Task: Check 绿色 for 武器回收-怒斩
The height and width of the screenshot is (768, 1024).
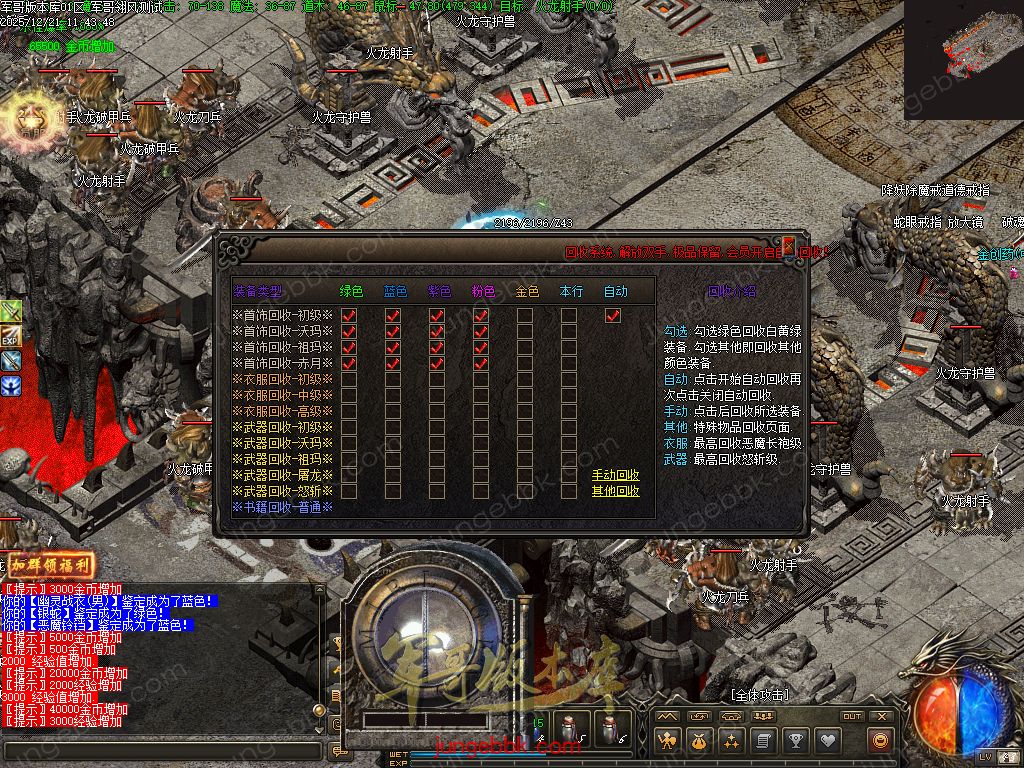Action: pos(349,491)
